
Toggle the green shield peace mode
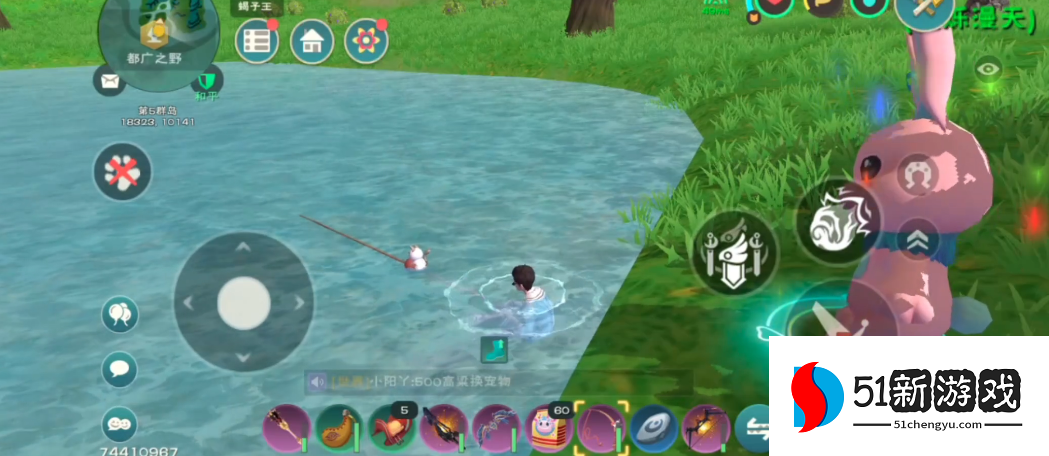(207, 80)
